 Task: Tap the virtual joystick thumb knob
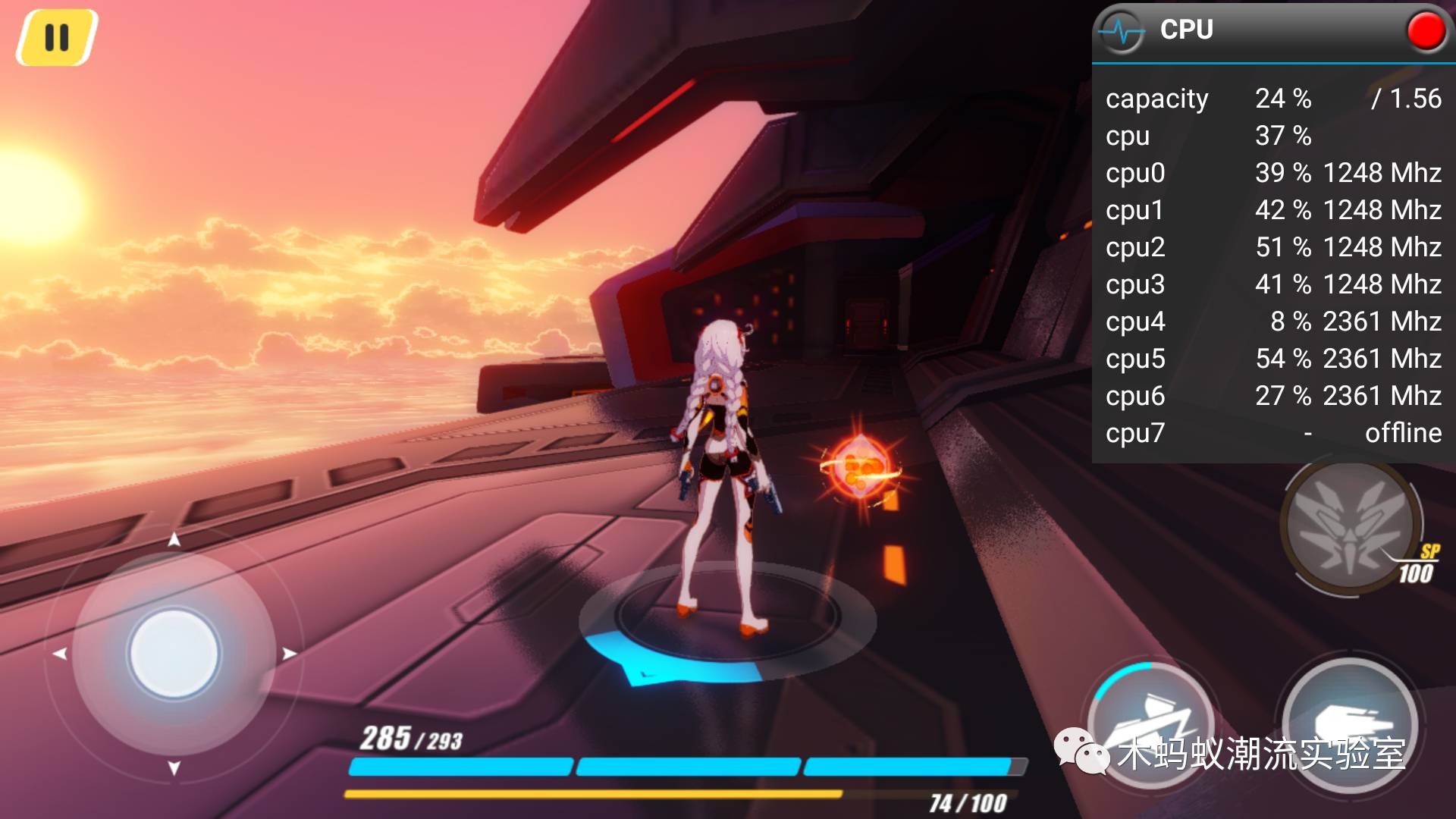click(x=174, y=654)
